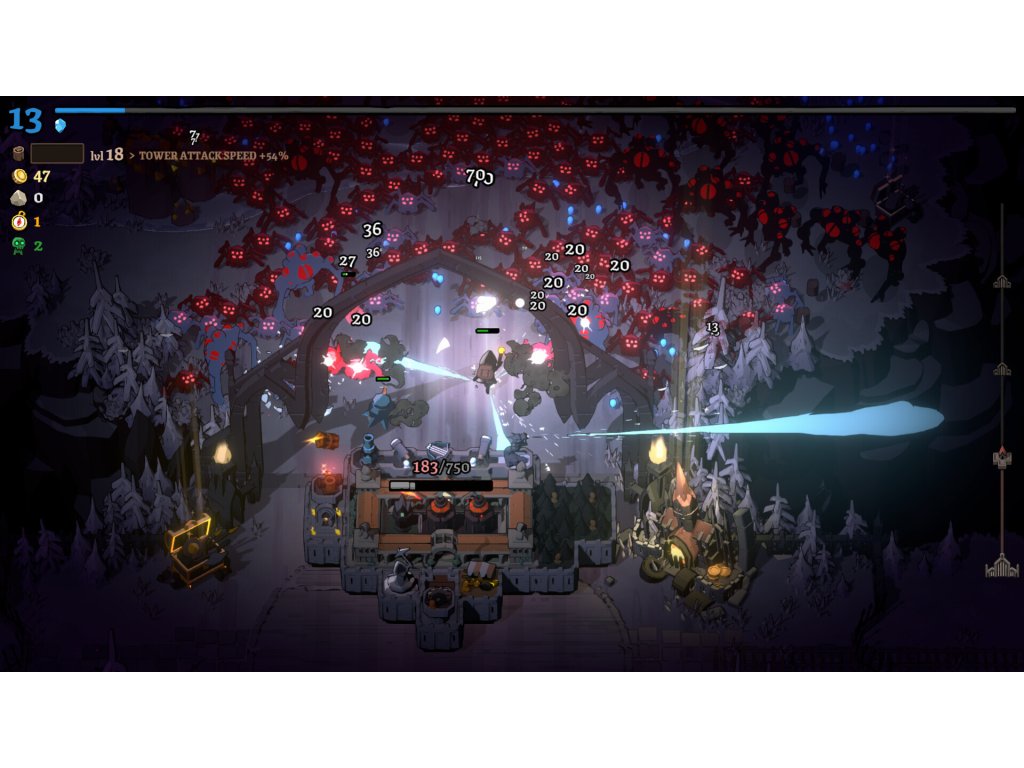
Task: Click the grey stone resource icon
Action: [x=17, y=198]
